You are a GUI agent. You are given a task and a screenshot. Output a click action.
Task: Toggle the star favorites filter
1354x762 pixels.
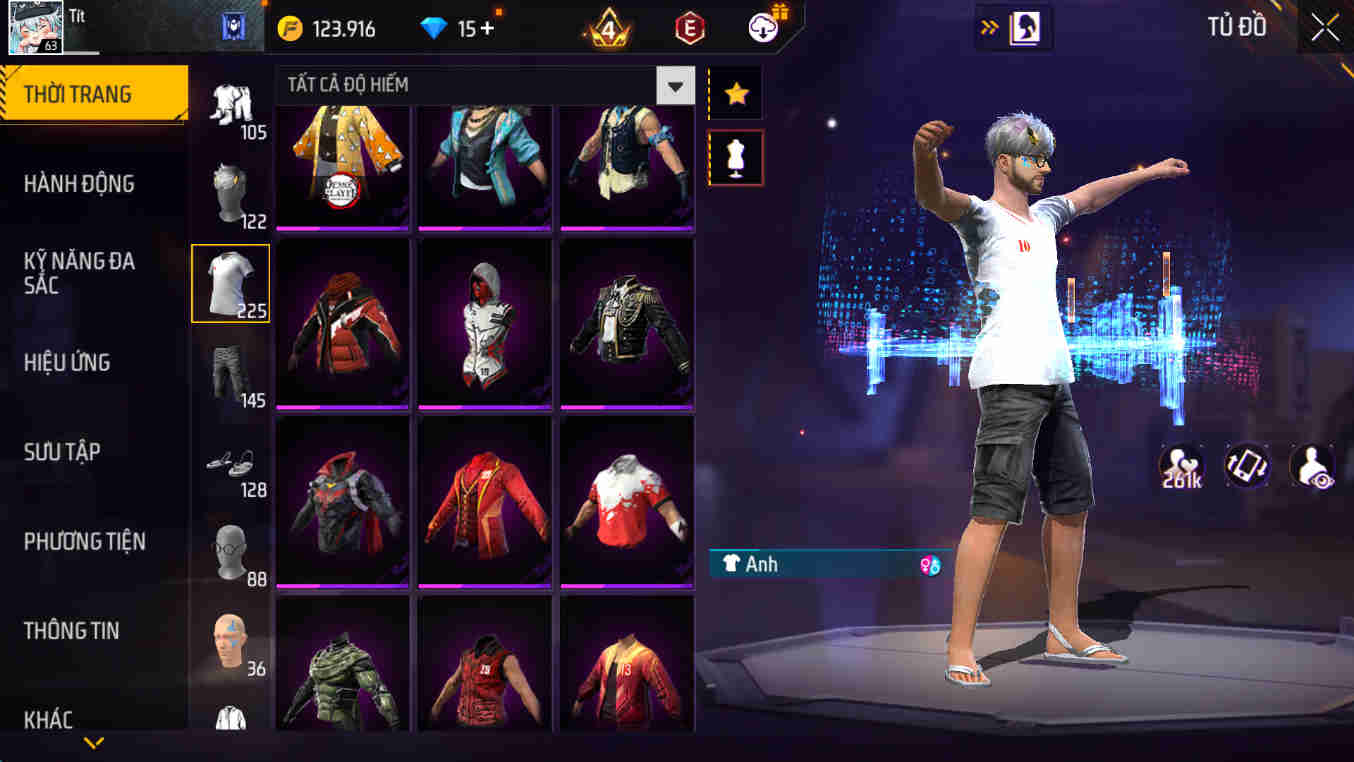pos(735,94)
